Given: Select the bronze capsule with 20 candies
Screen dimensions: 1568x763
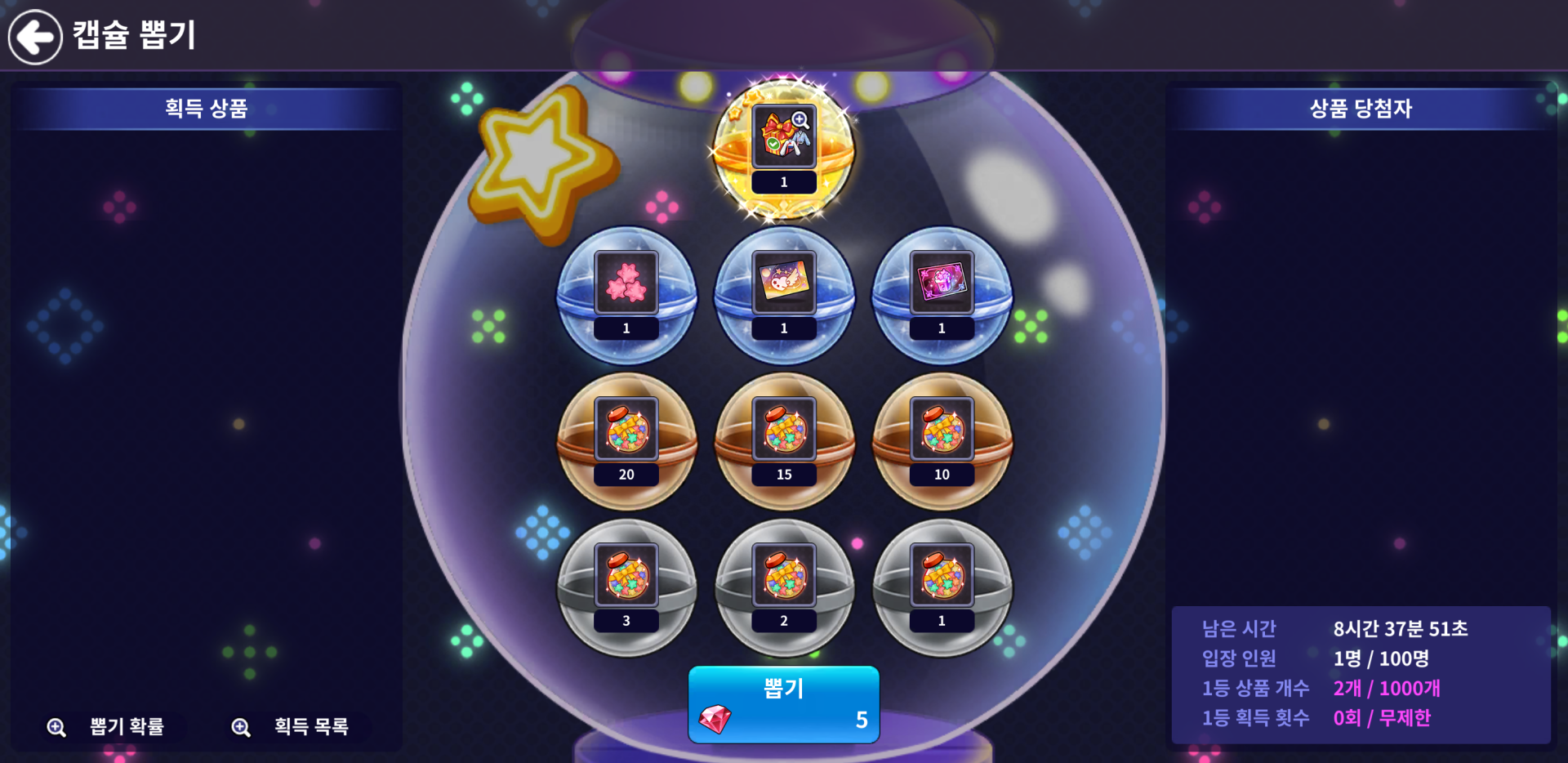Looking at the screenshot, I should [626, 441].
